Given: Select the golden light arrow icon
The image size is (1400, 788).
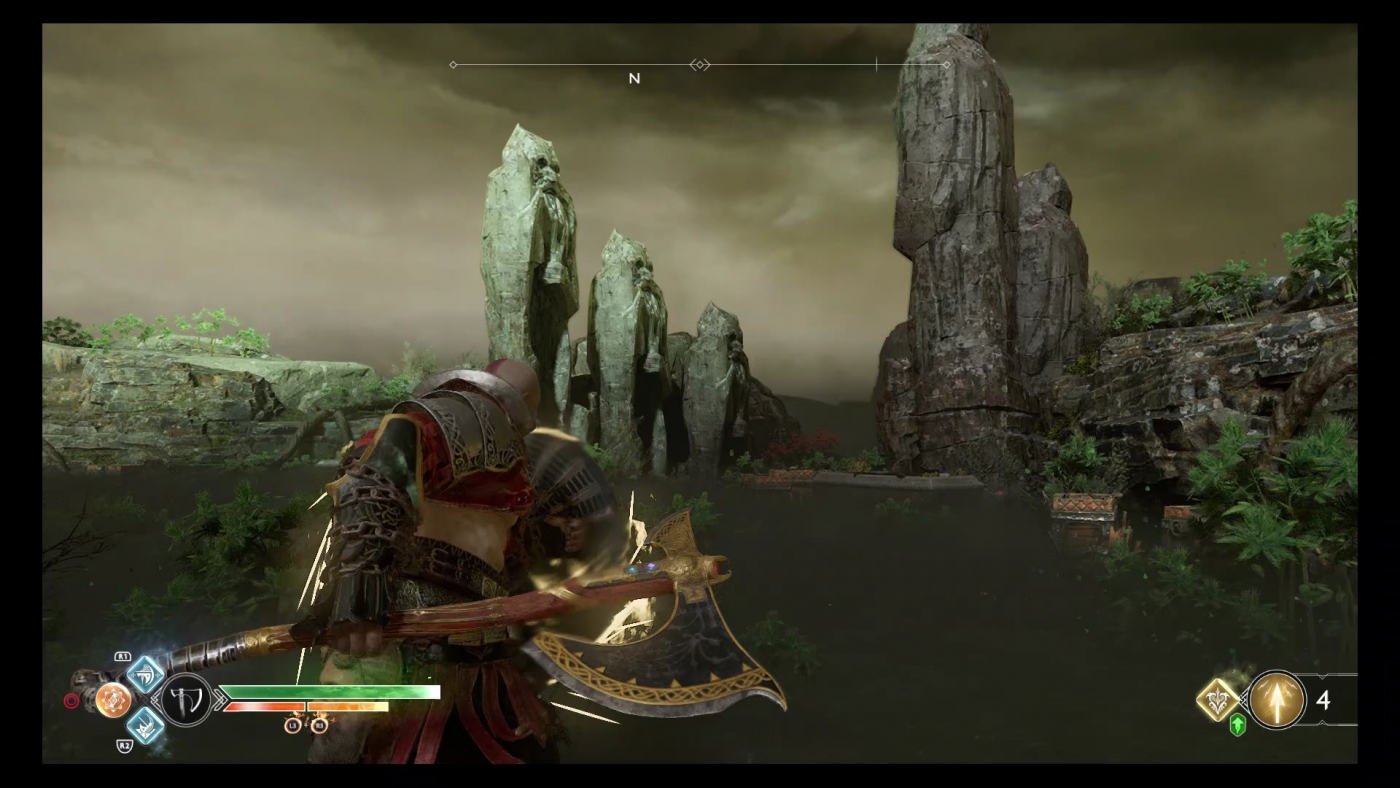Looking at the screenshot, I should pyautogui.click(x=1277, y=700).
